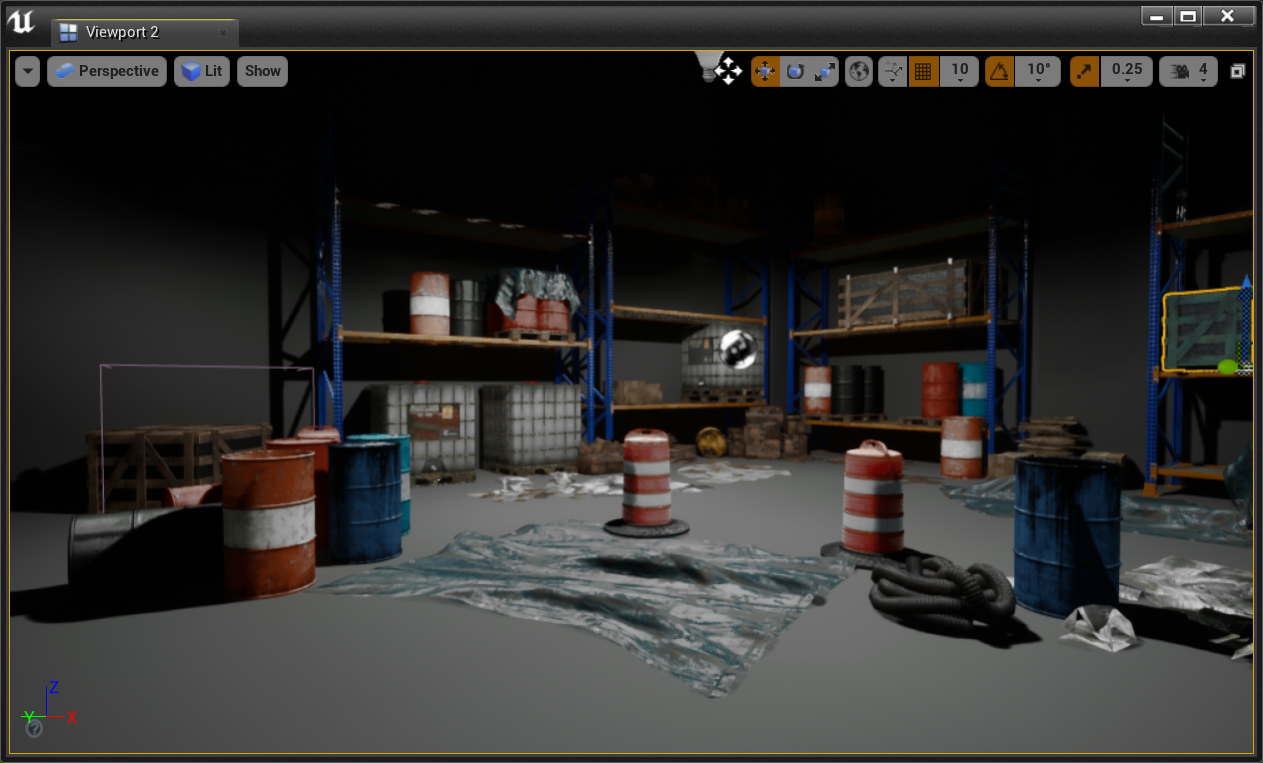This screenshot has height=763, width=1263.
Task: Toggle grid snapping icon
Action: [923, 71]
